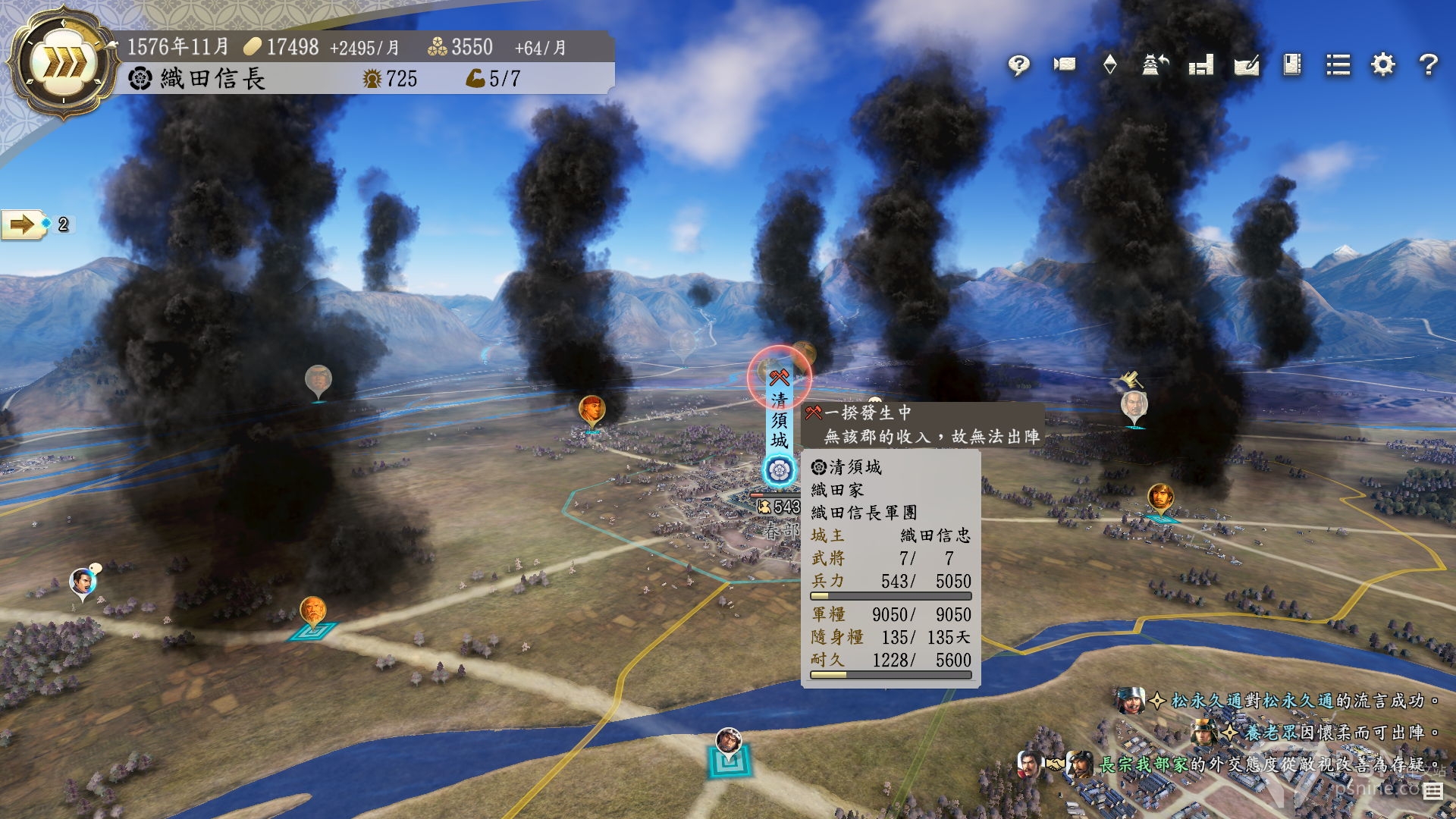The height and width of the screenshot is (819, 1456).
Task: Click the 織田信長 clan name banner
Action: coord(212,79)
